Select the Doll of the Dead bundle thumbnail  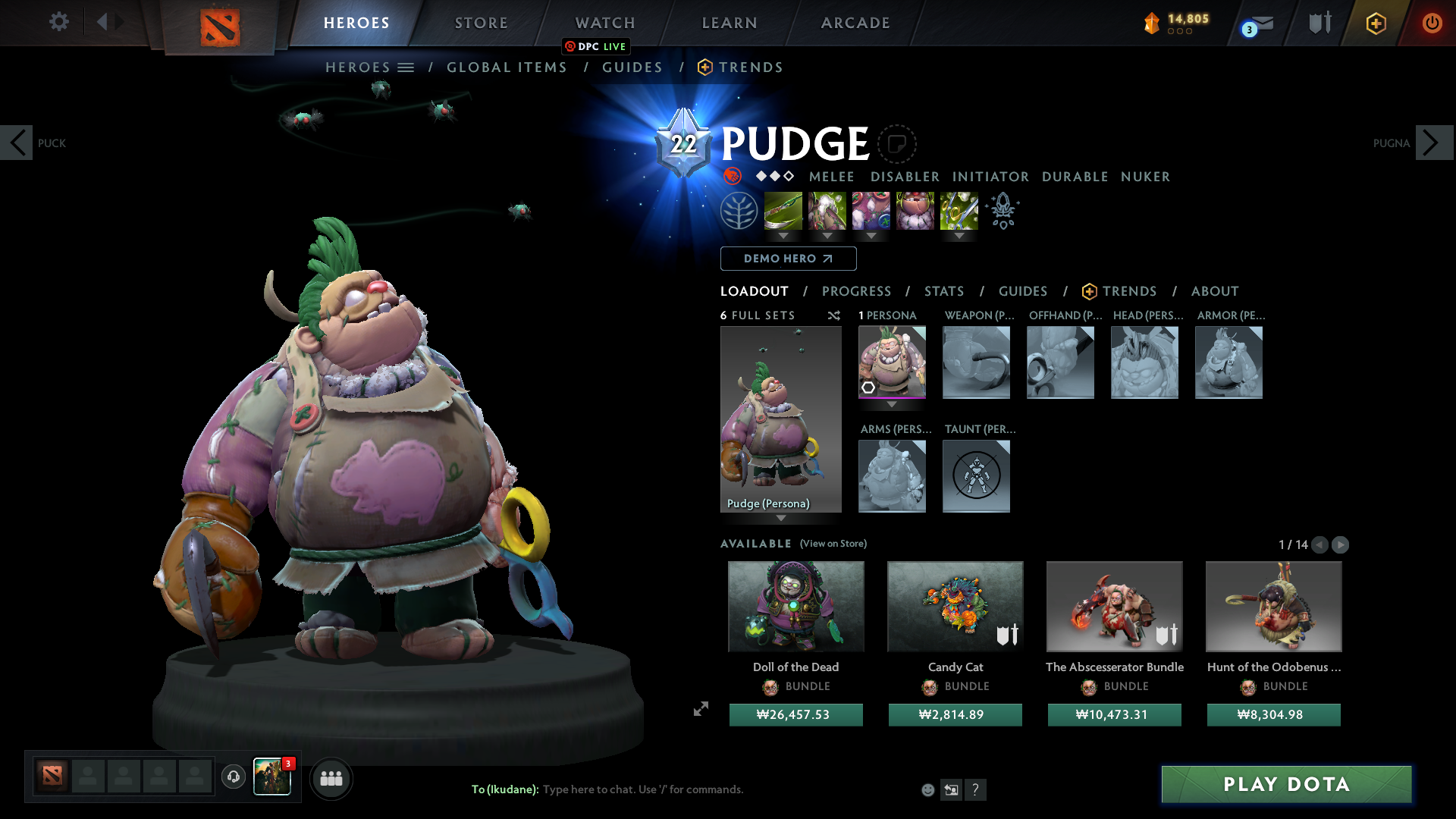(x=795, y=607)
